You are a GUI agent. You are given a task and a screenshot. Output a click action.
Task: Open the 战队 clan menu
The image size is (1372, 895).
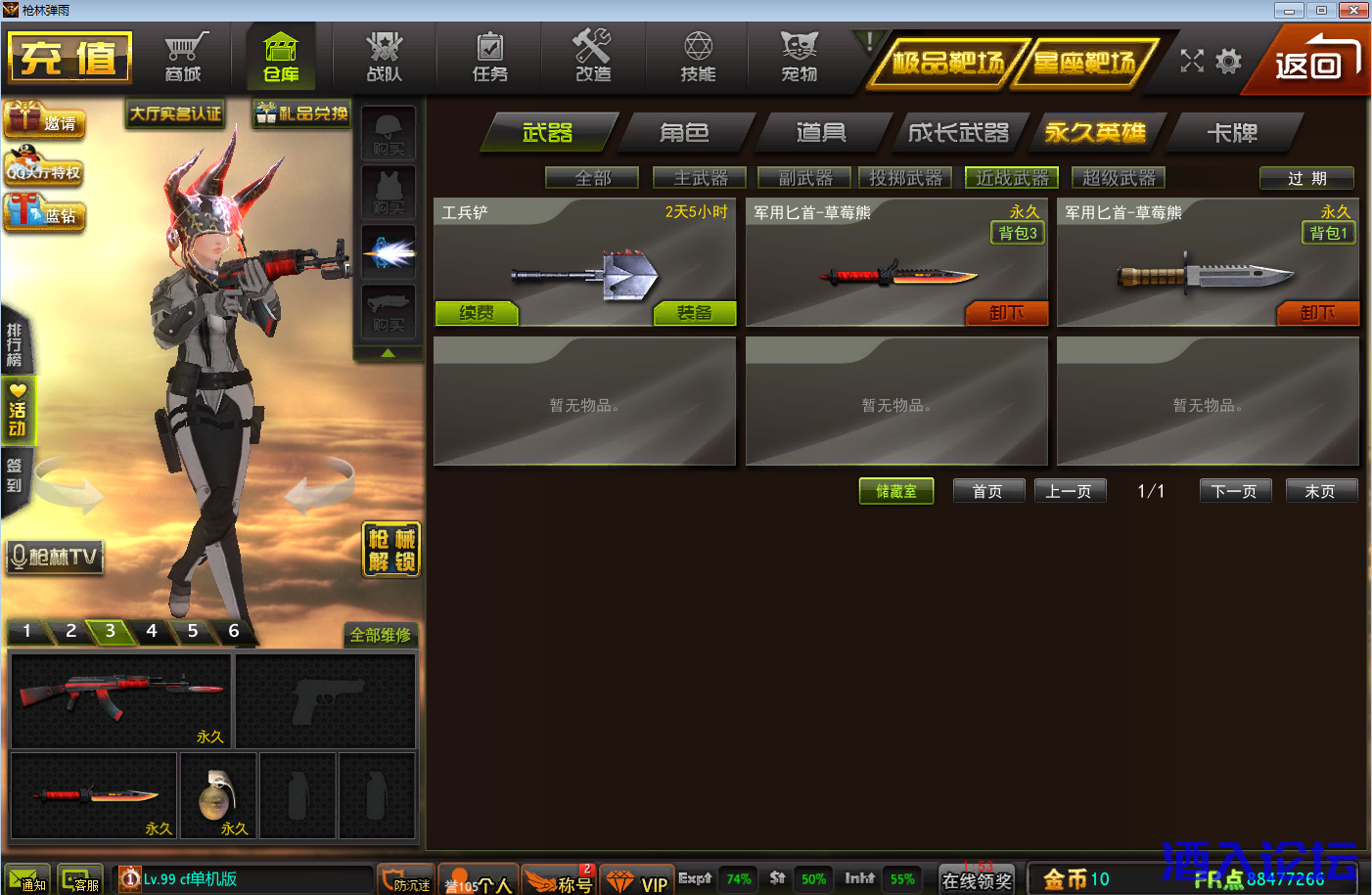click(384, 58)
